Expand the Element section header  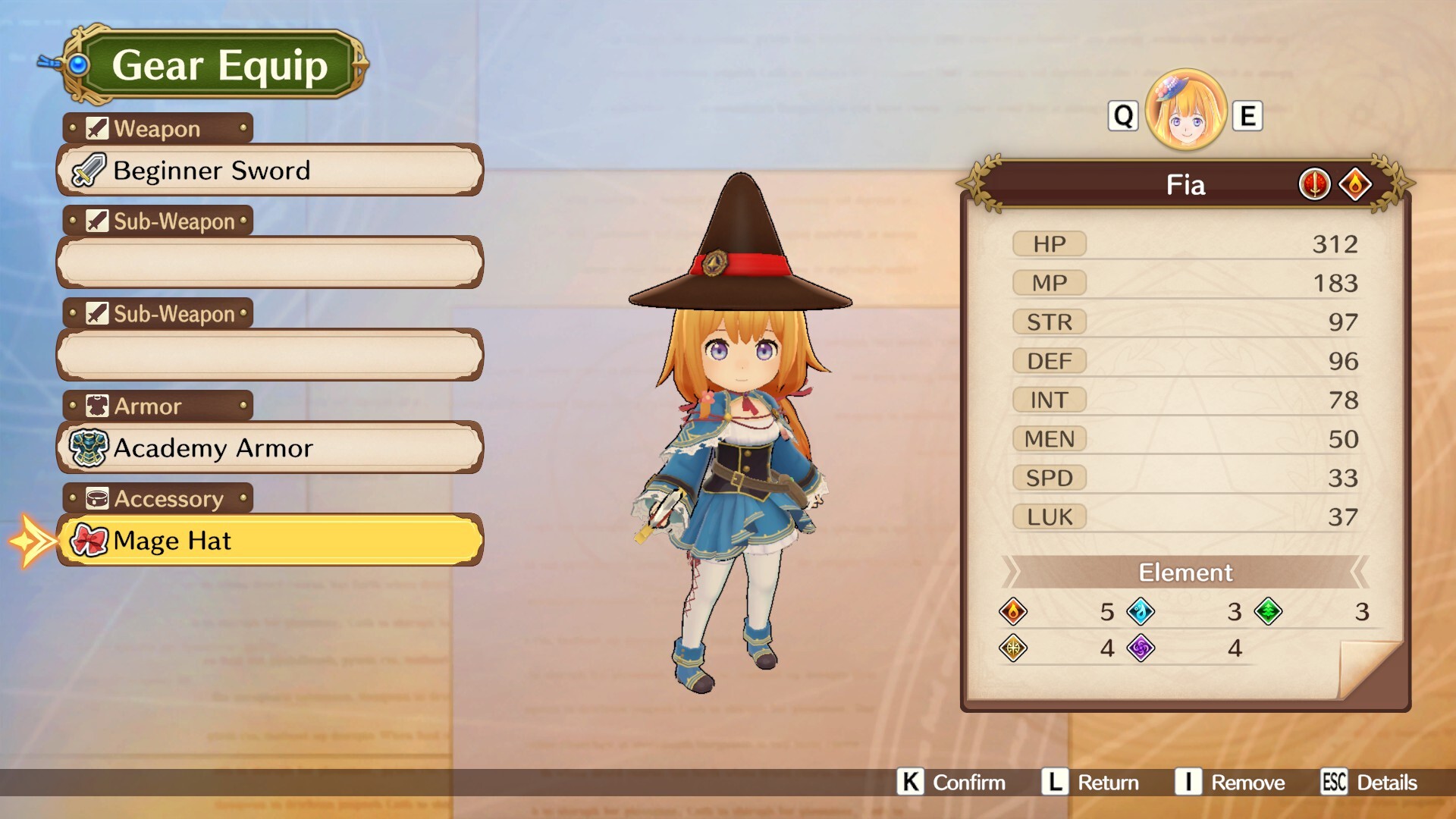click(1185, 573)
